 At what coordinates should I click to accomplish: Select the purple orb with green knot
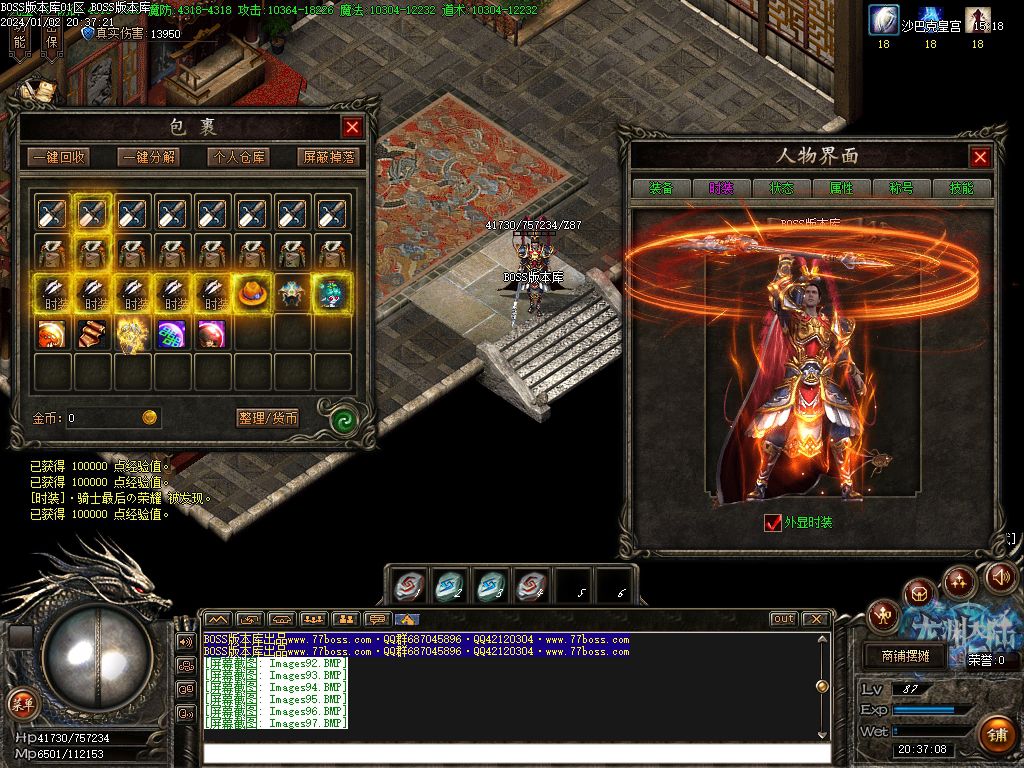pos(172,334)
